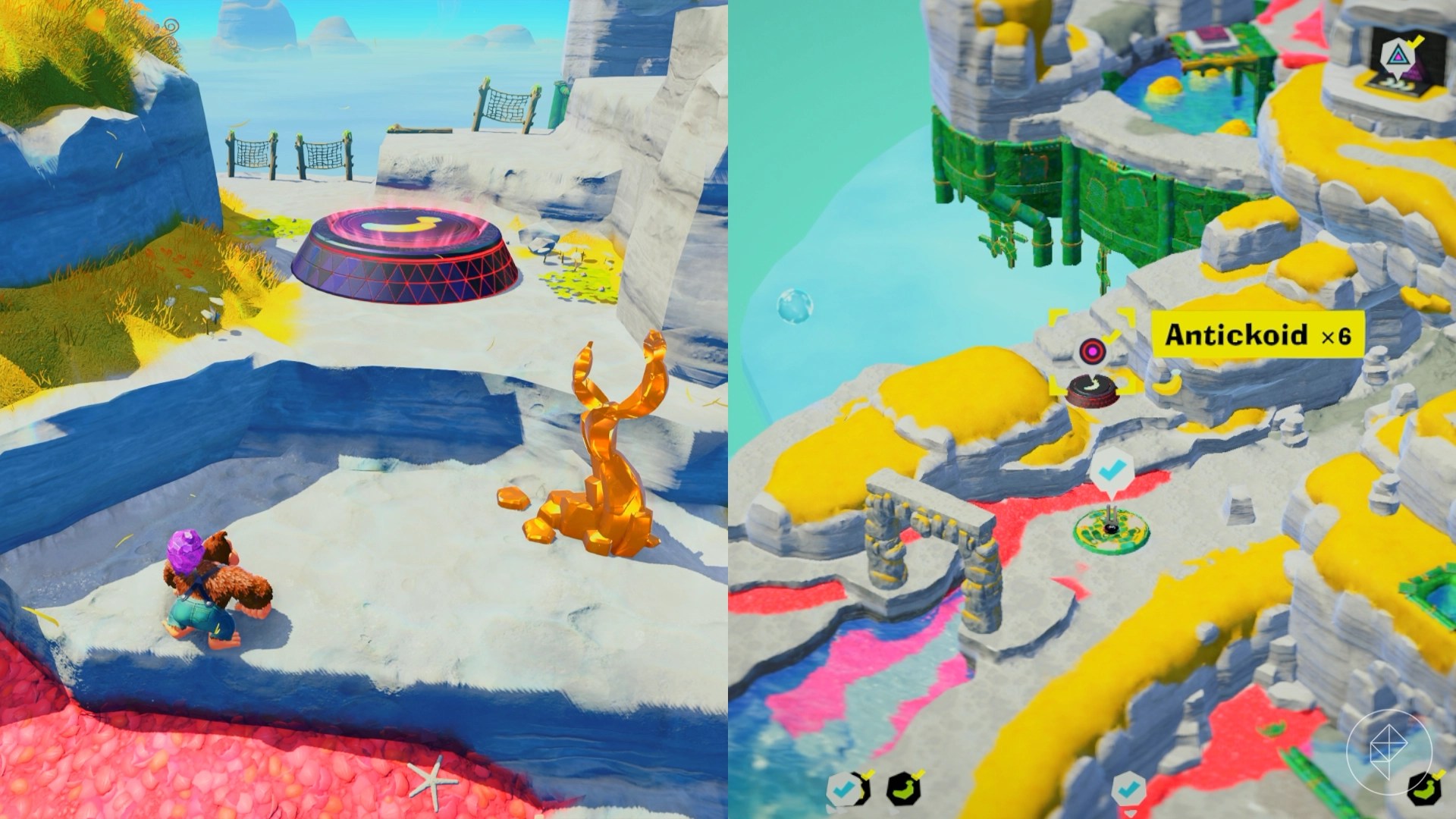Click the black chili collectible icon bottom-left
Image resolution: width=1456 pixels, height=819 pixels.
point(902,789)
